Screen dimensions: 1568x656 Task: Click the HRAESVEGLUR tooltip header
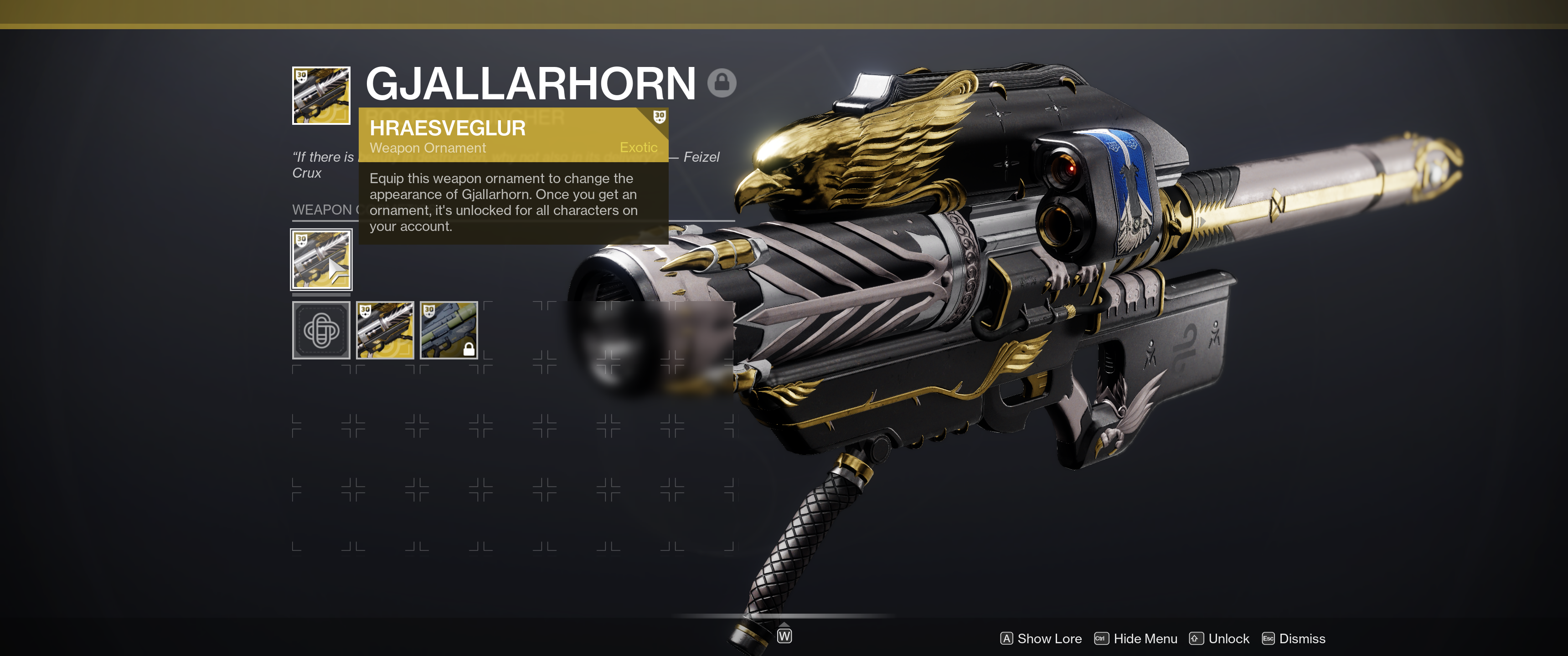(449, 128)
